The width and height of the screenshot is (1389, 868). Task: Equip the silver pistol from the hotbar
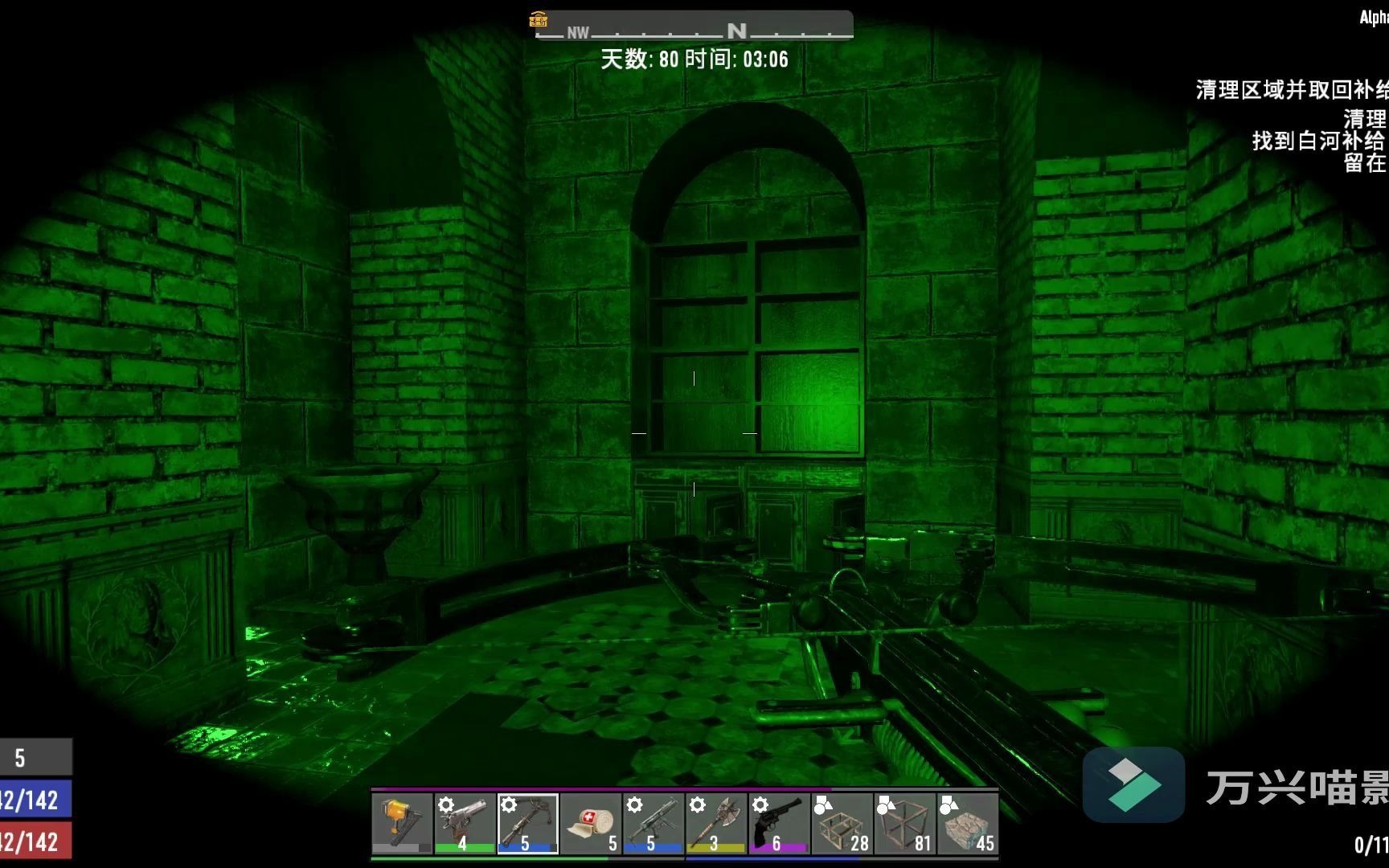tap(465, 823)
